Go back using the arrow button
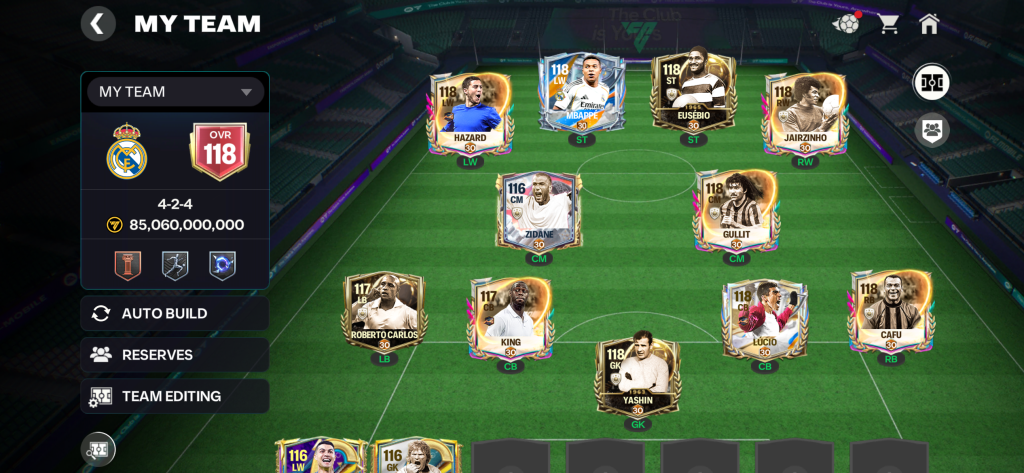The width and height of the screenshot is (1024, 473). point(97,24)
